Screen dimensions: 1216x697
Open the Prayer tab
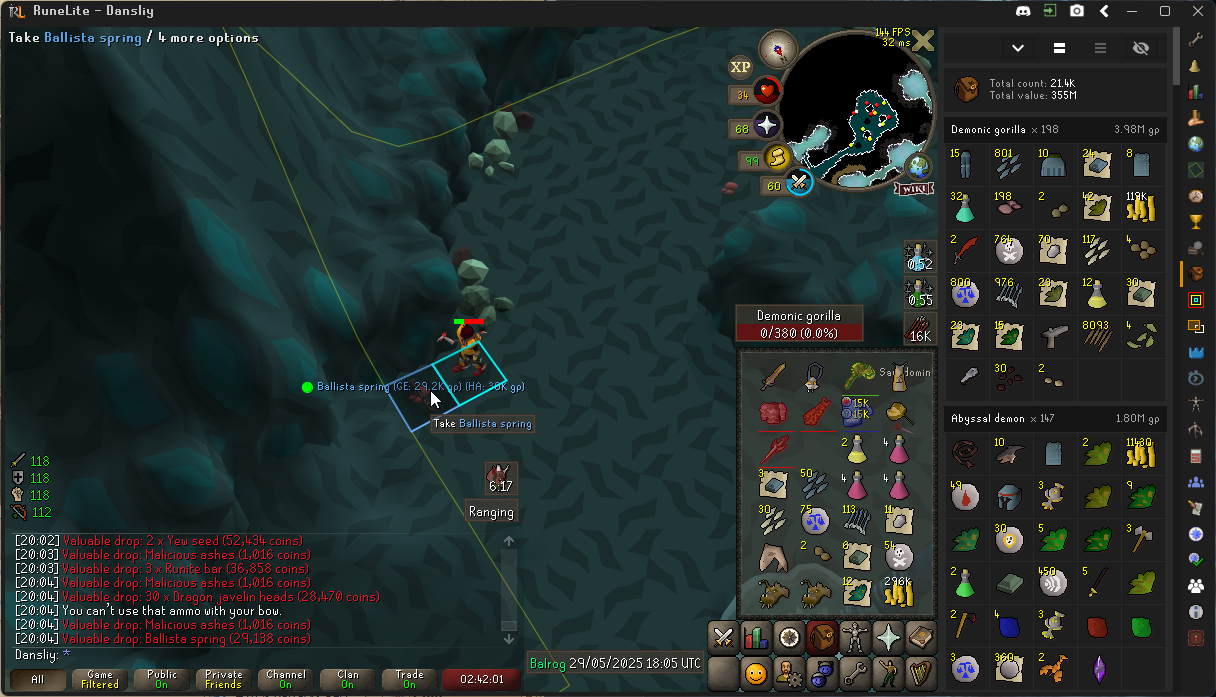click(887, 636)
